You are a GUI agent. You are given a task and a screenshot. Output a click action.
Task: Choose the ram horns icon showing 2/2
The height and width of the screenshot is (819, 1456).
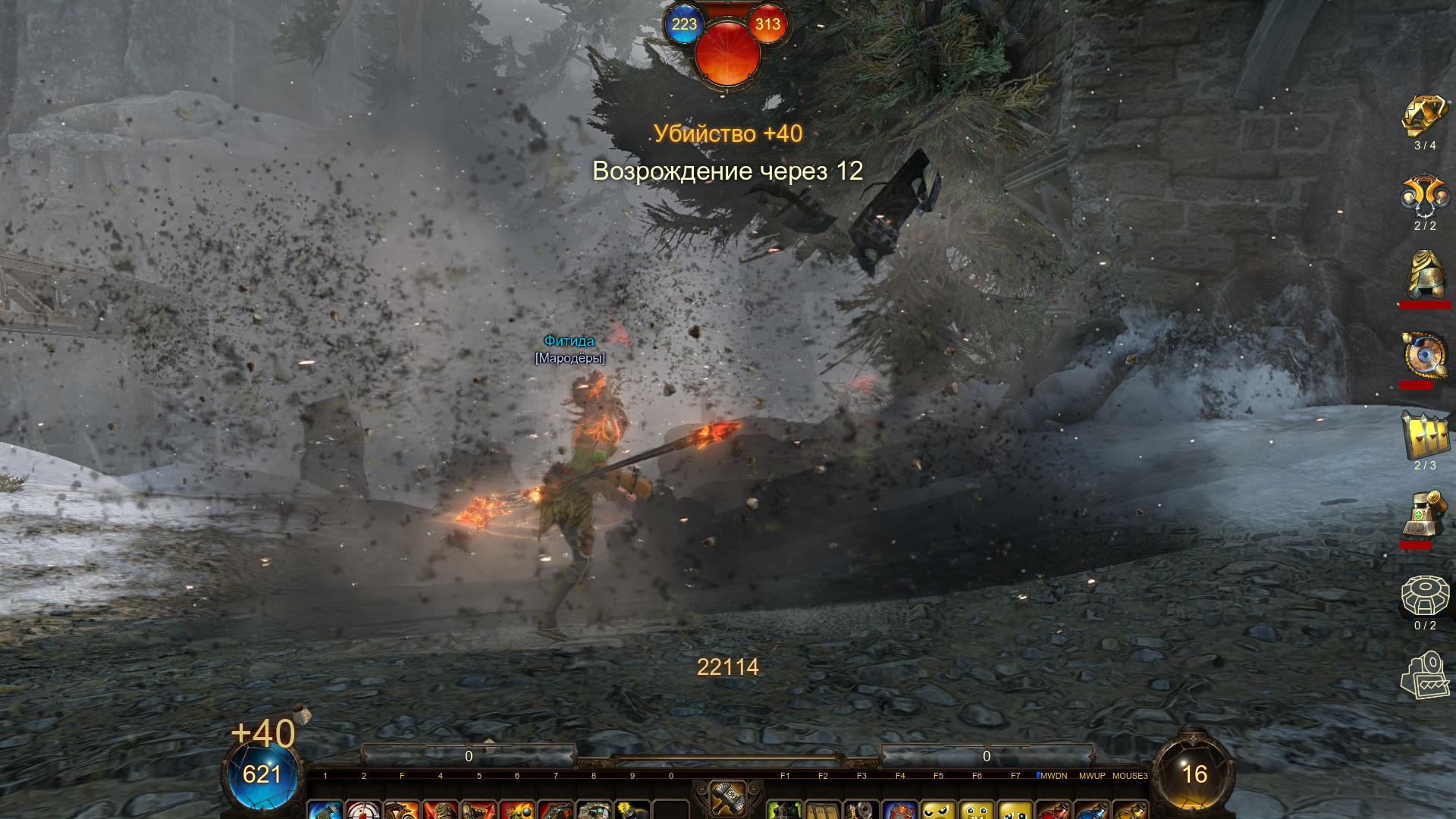[x=1424, y=196]
